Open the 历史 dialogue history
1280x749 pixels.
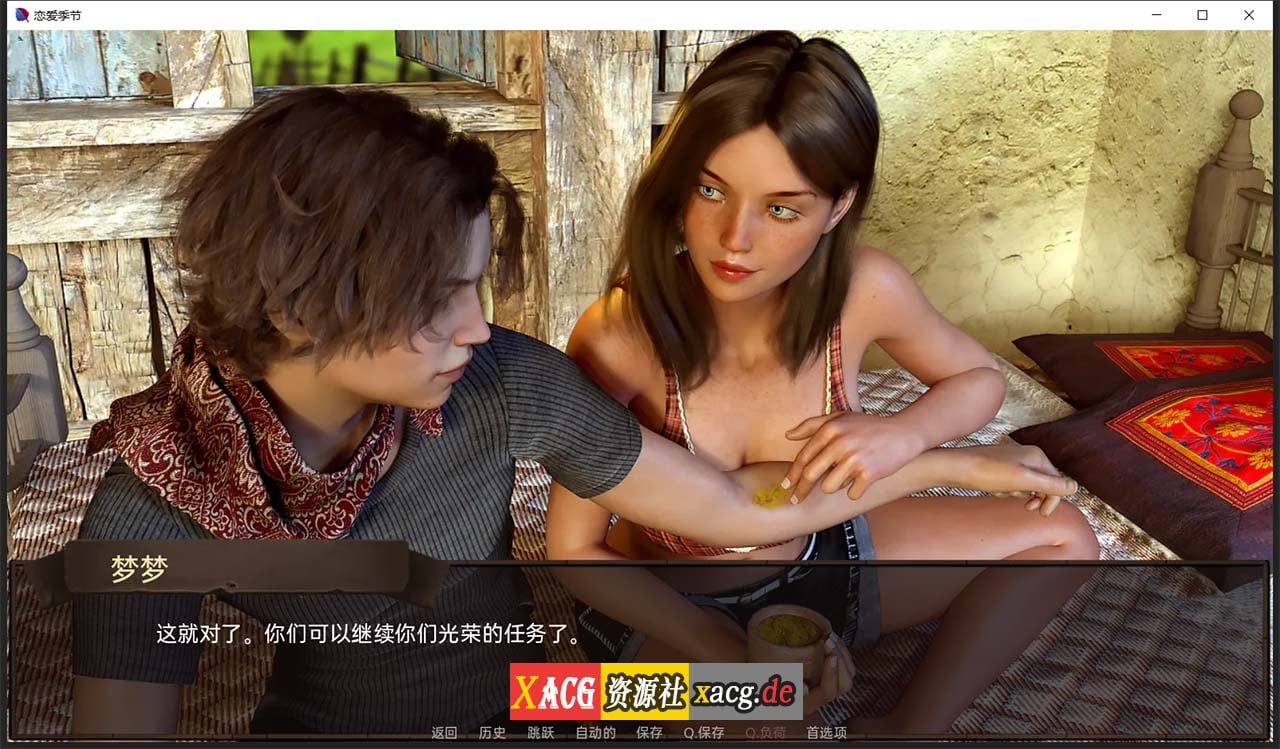[x=489, y=732]
